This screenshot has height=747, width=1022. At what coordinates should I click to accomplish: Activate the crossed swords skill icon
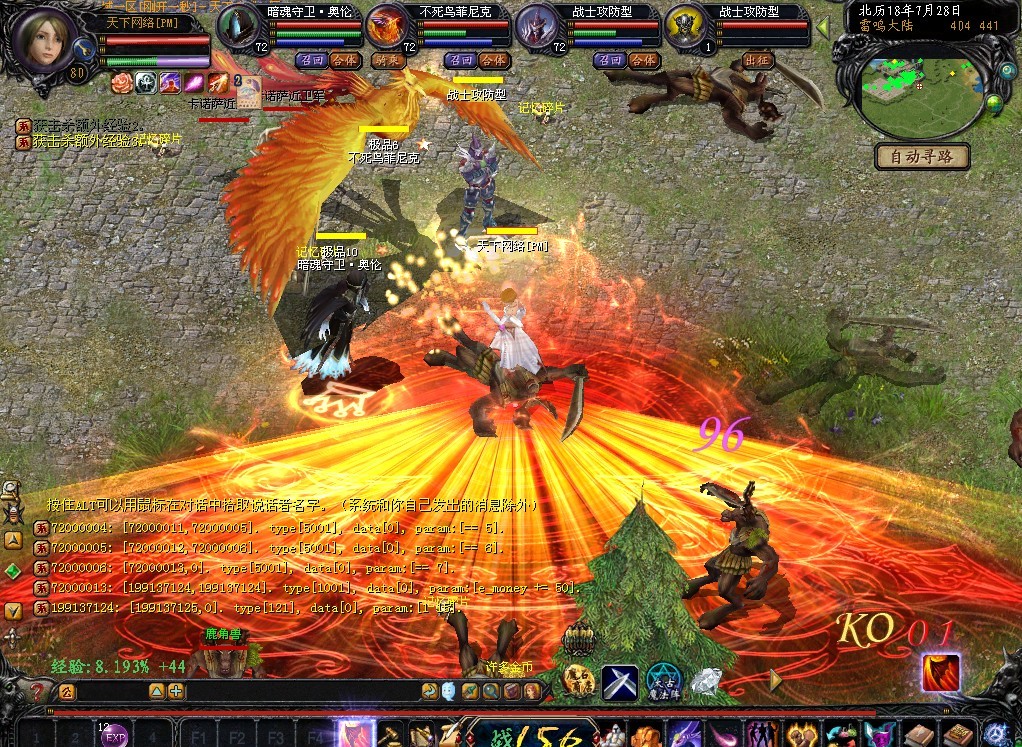tap(620, 682)
